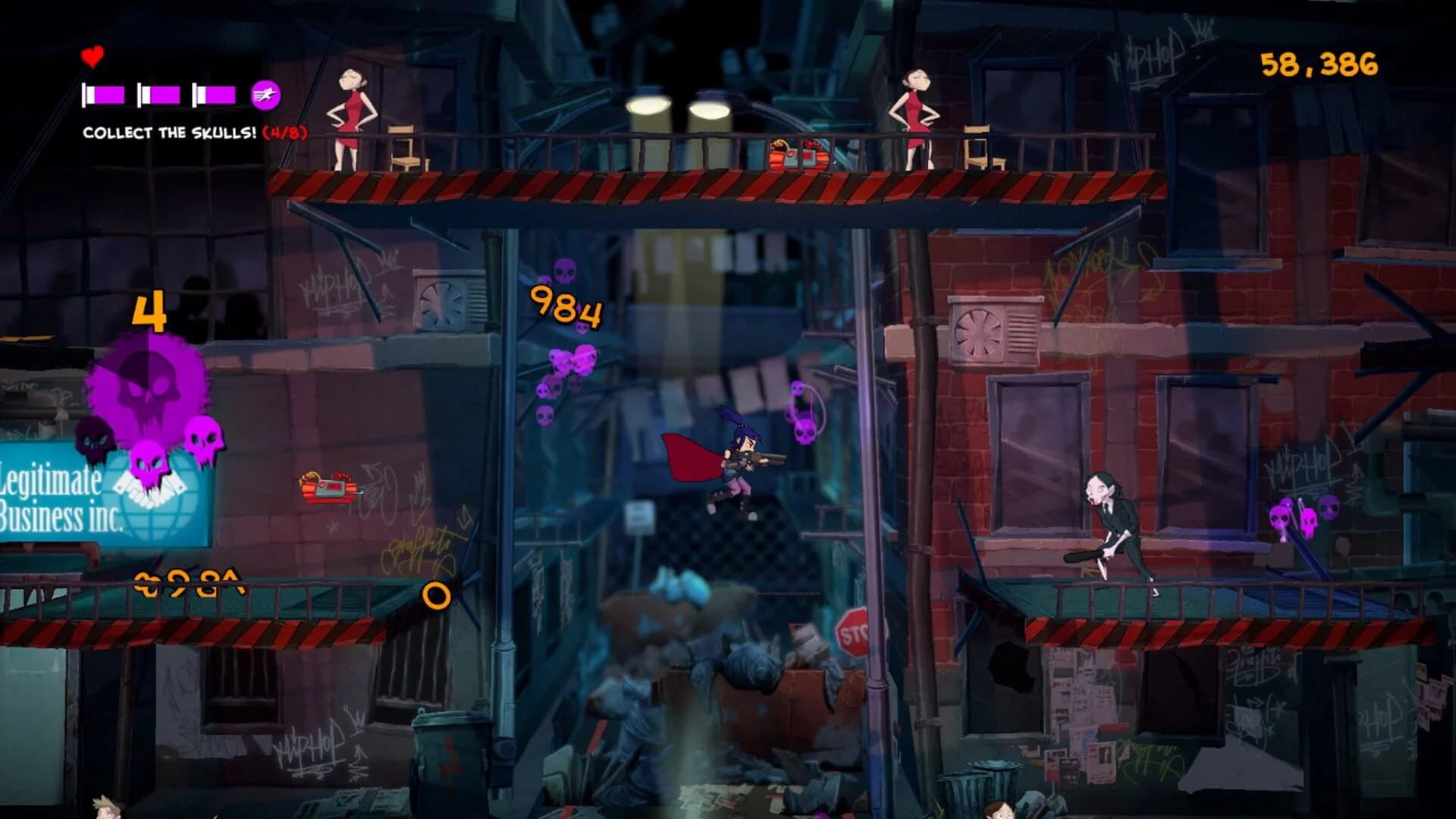Click the red heart health icon

(x=90, y=55)
